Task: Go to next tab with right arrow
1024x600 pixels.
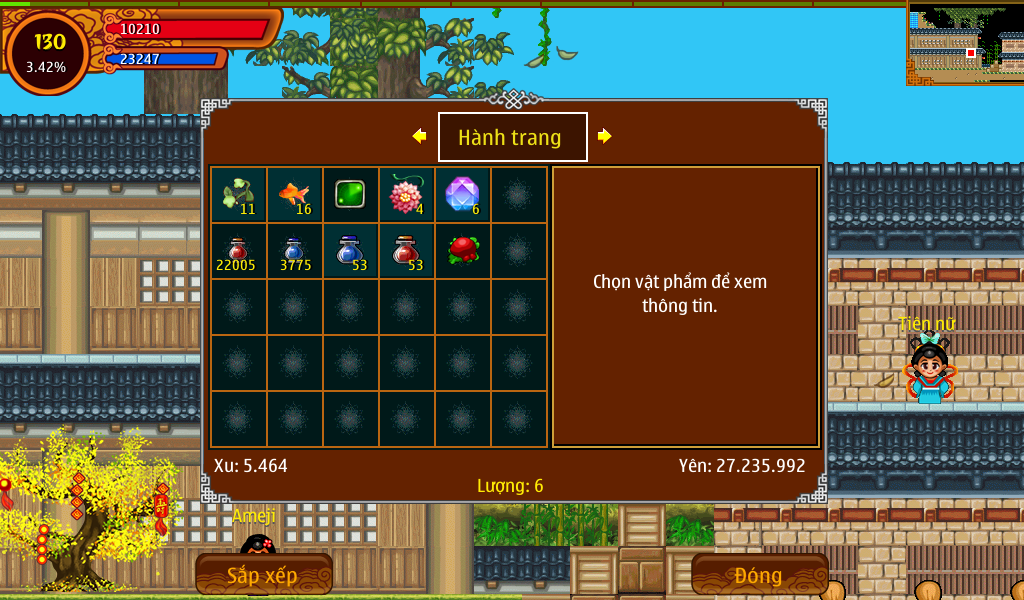Action: coord(604,136)
